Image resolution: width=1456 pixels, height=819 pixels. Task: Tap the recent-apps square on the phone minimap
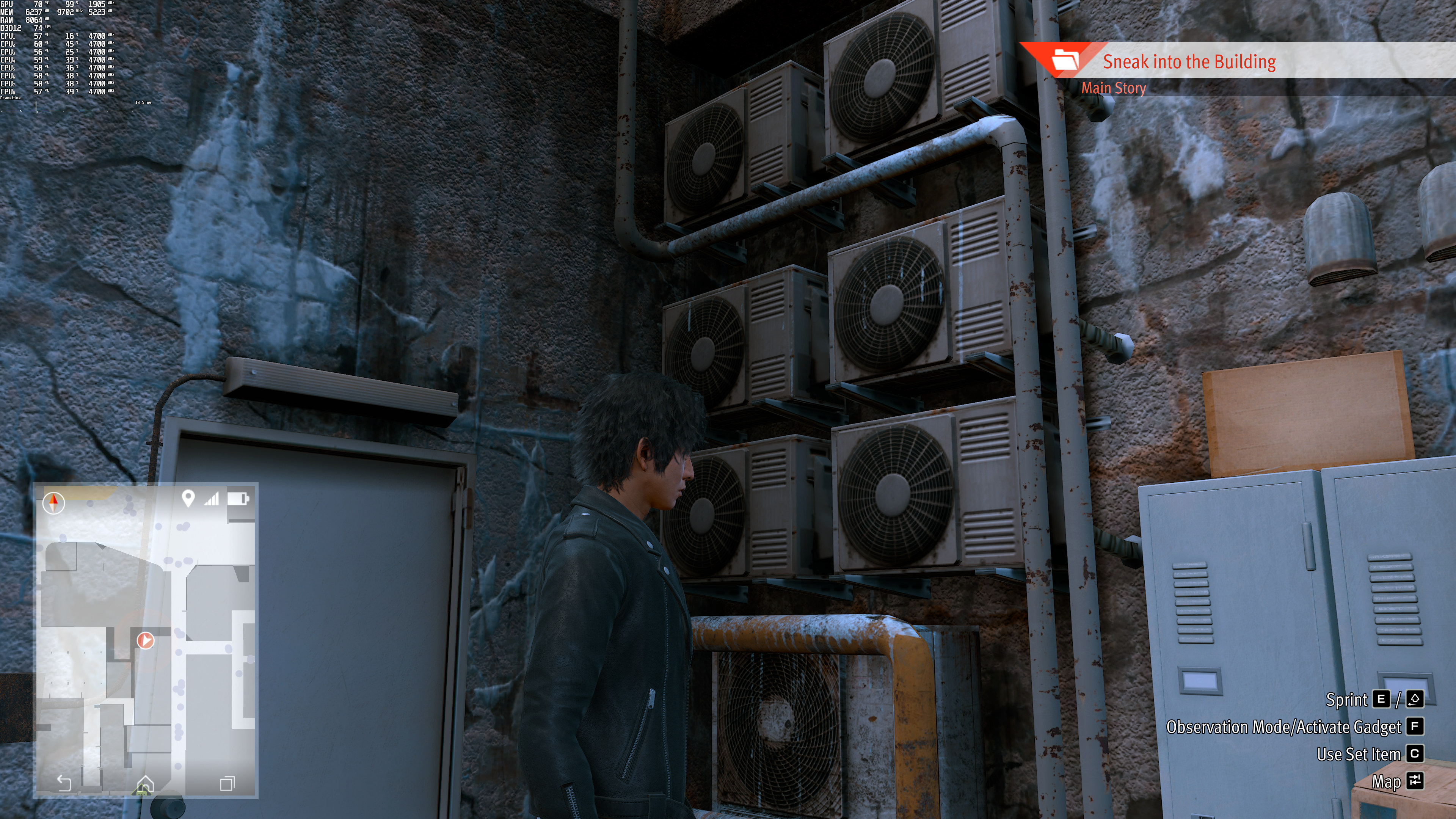tap(227, 783)
